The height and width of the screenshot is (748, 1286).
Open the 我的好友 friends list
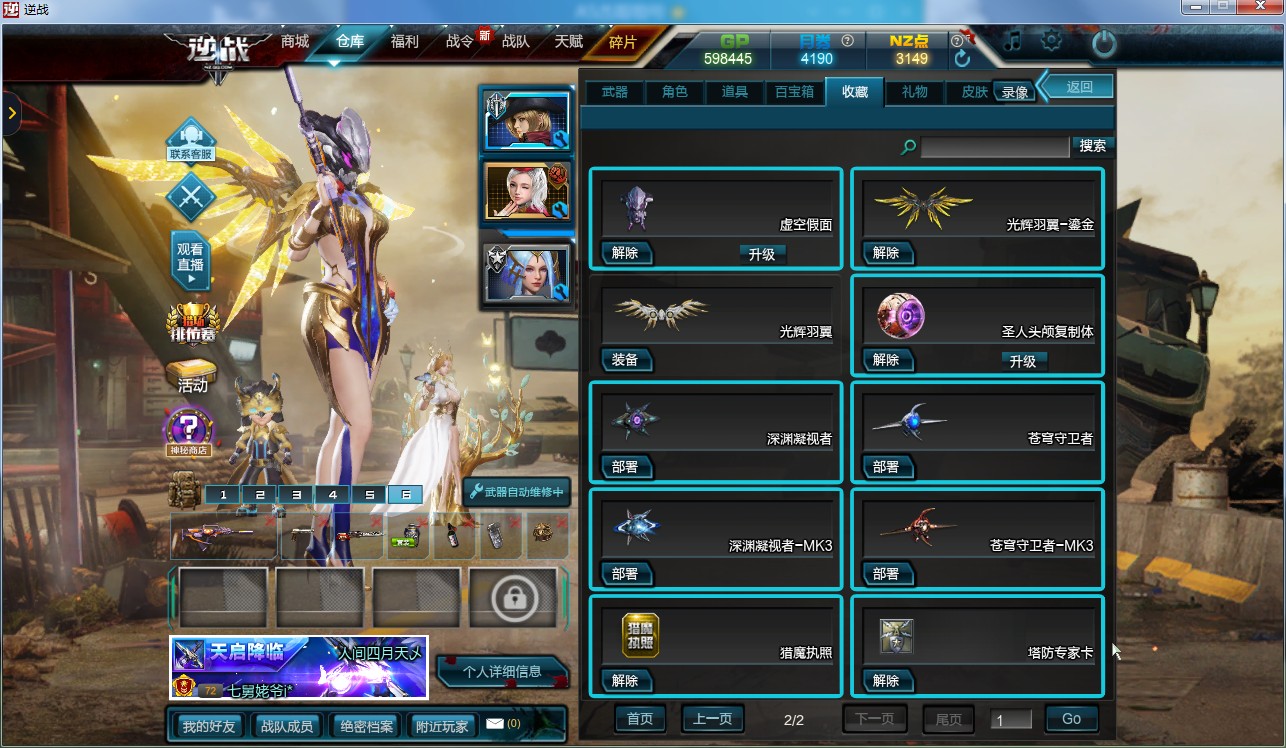(209, 726)
